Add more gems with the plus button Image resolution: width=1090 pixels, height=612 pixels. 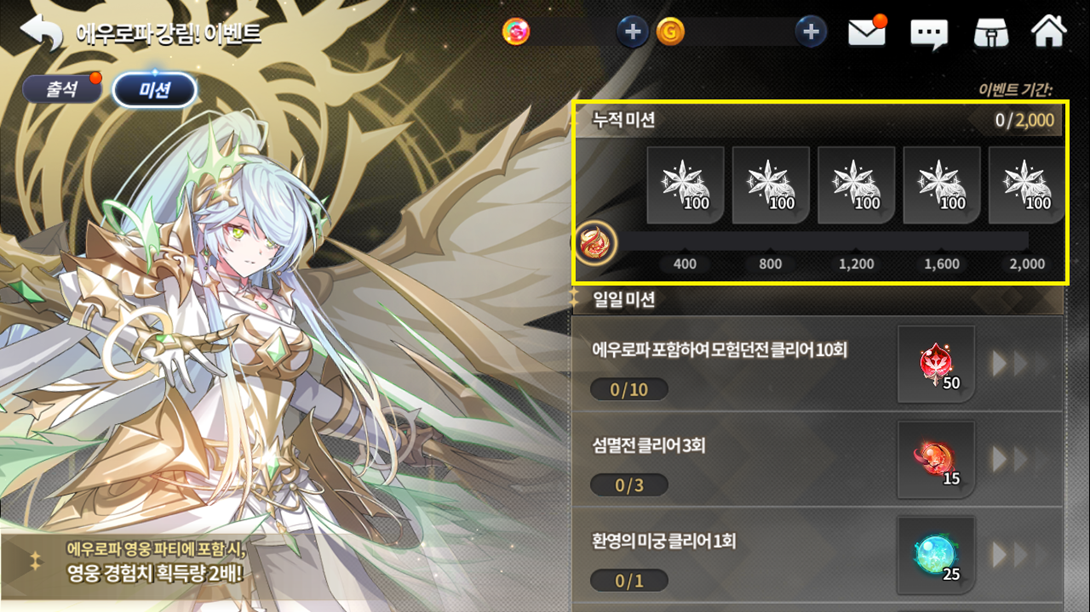click(x=632, y=32)
